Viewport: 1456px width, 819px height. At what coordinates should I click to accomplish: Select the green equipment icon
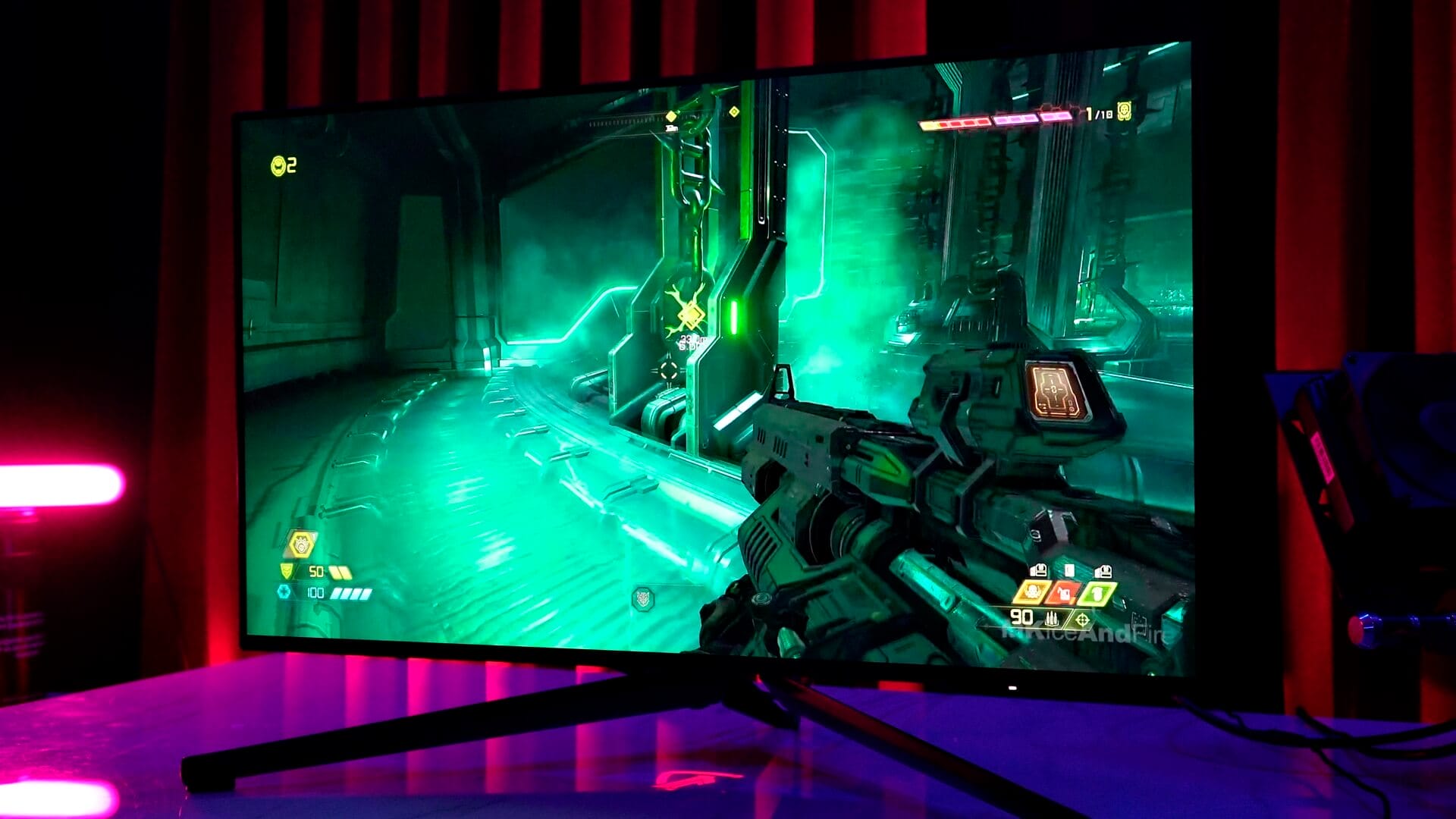pos(1097,593)
